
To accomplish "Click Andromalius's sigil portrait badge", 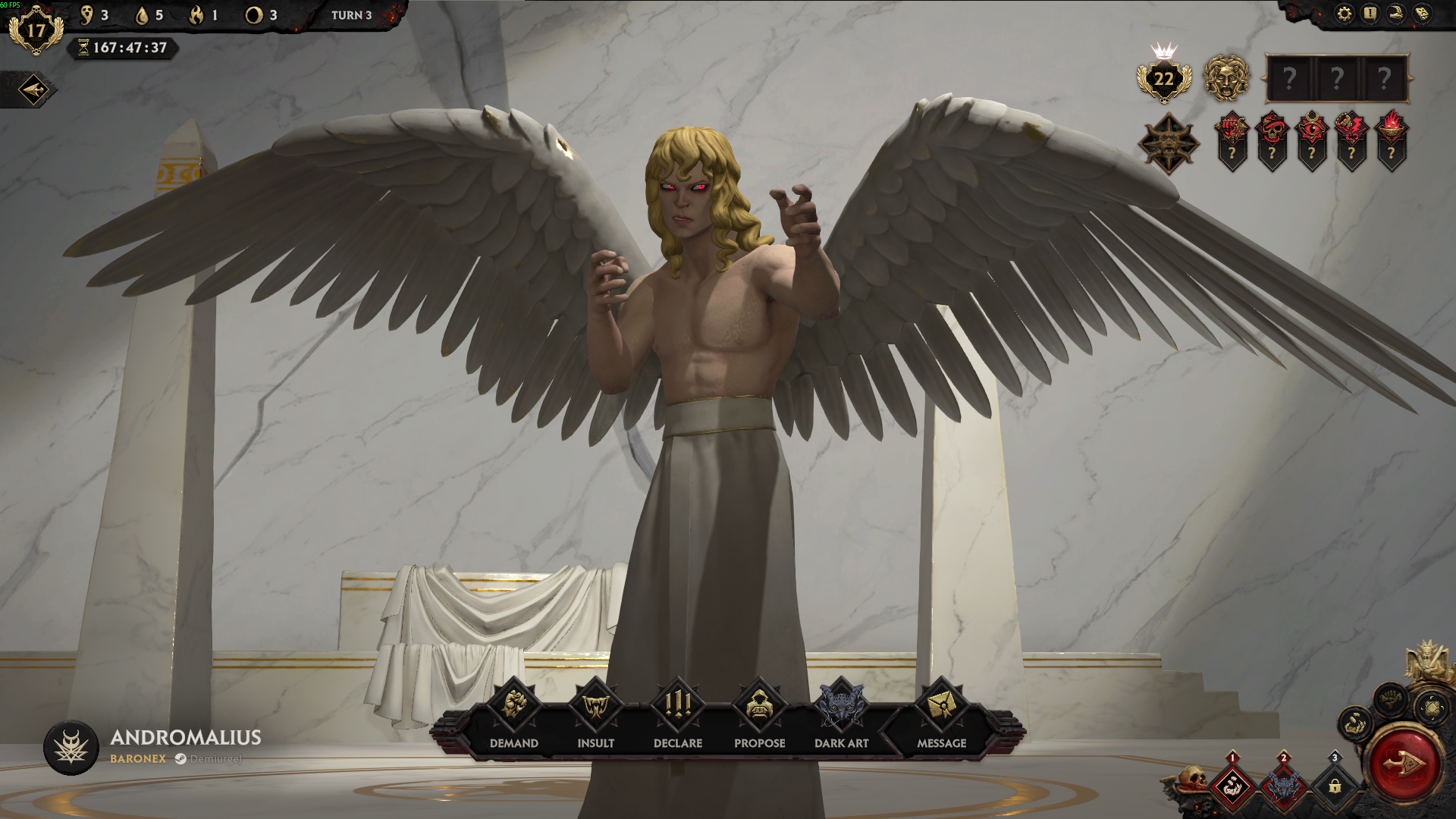I will point(71,747).
